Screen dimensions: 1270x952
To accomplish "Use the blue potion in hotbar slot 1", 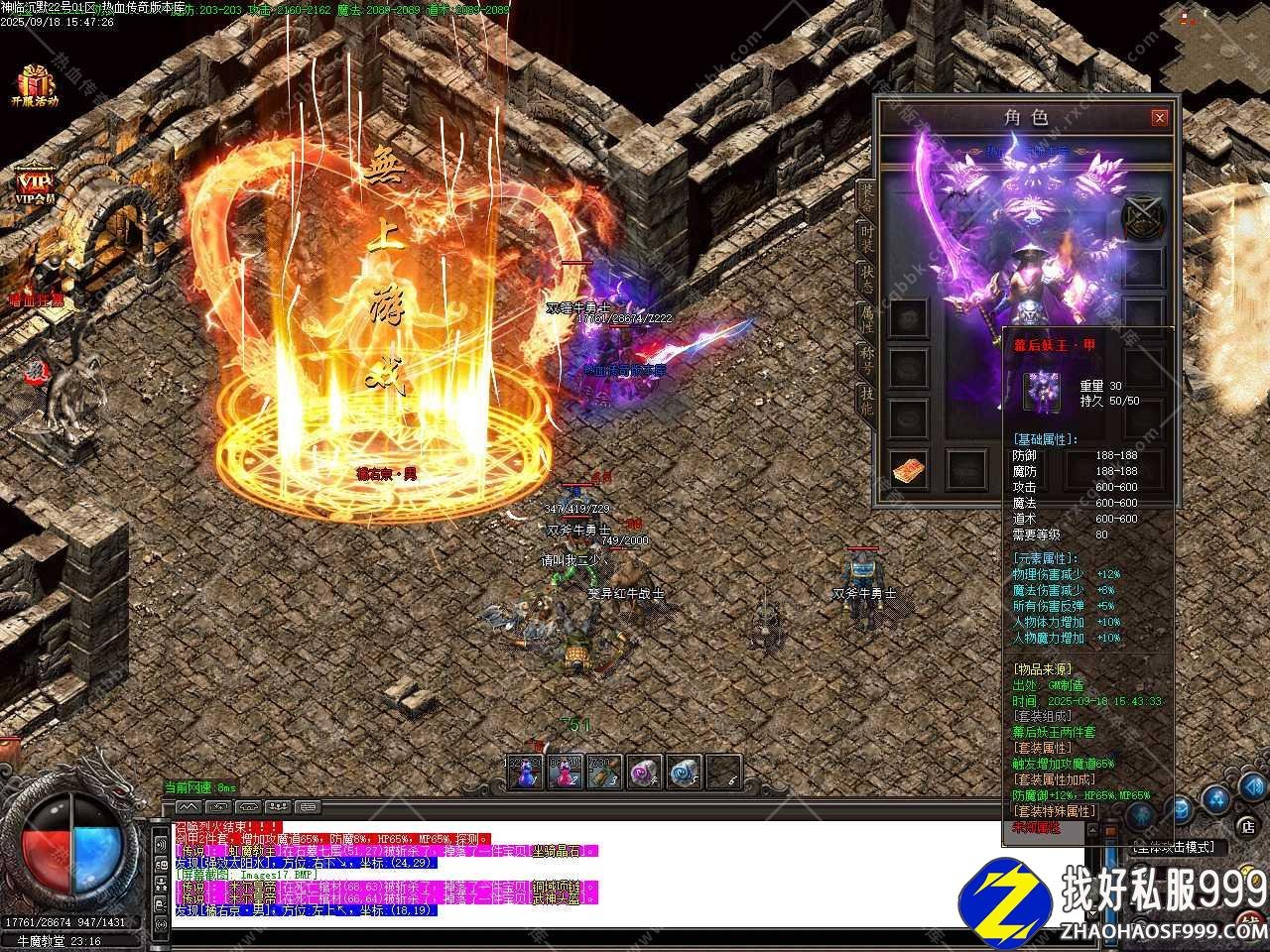I will (526, 772).
